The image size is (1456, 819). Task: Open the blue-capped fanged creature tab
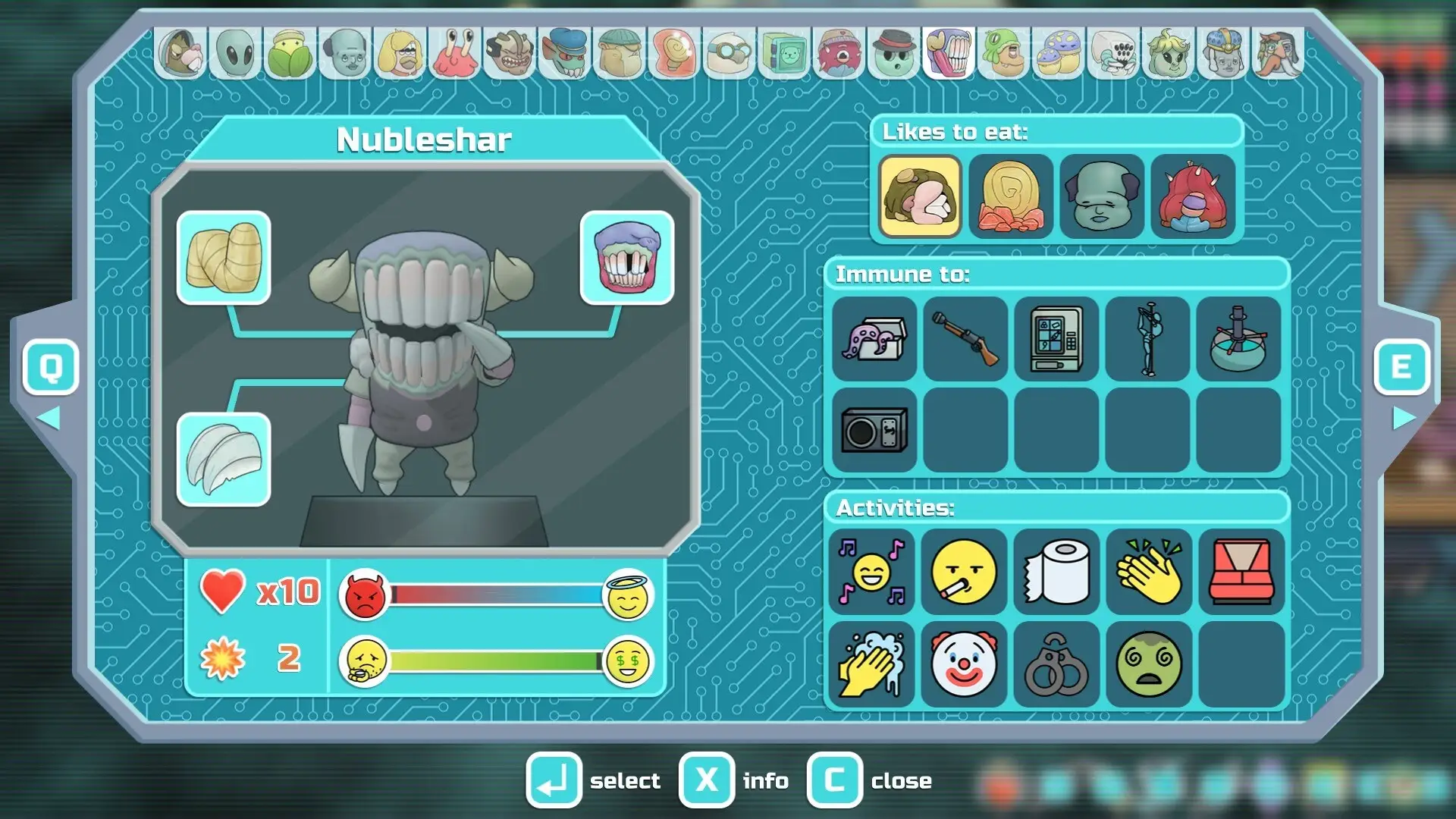(565, 53)
